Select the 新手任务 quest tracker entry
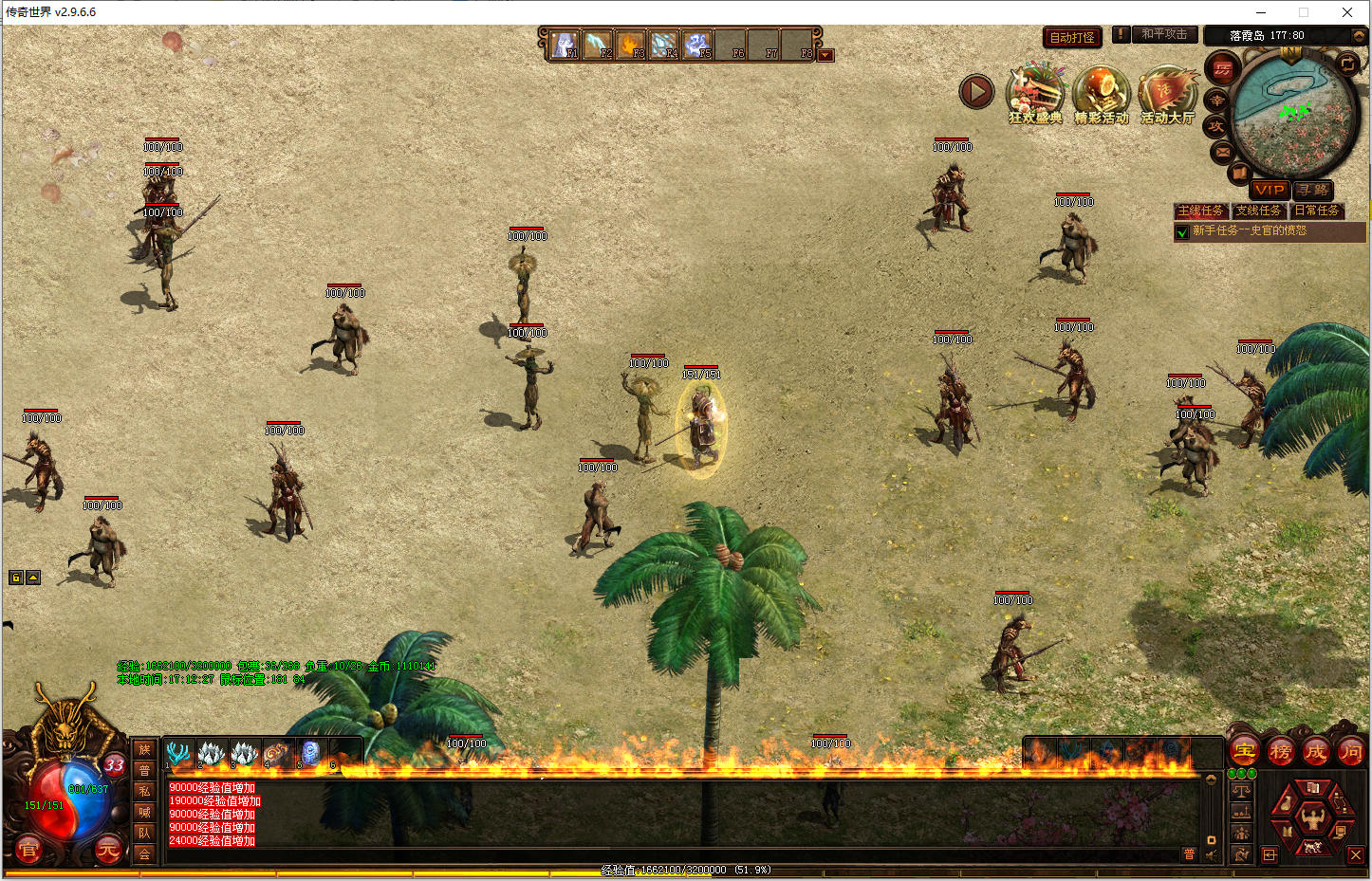1372x881 pixels. (x=1249, y=230)
